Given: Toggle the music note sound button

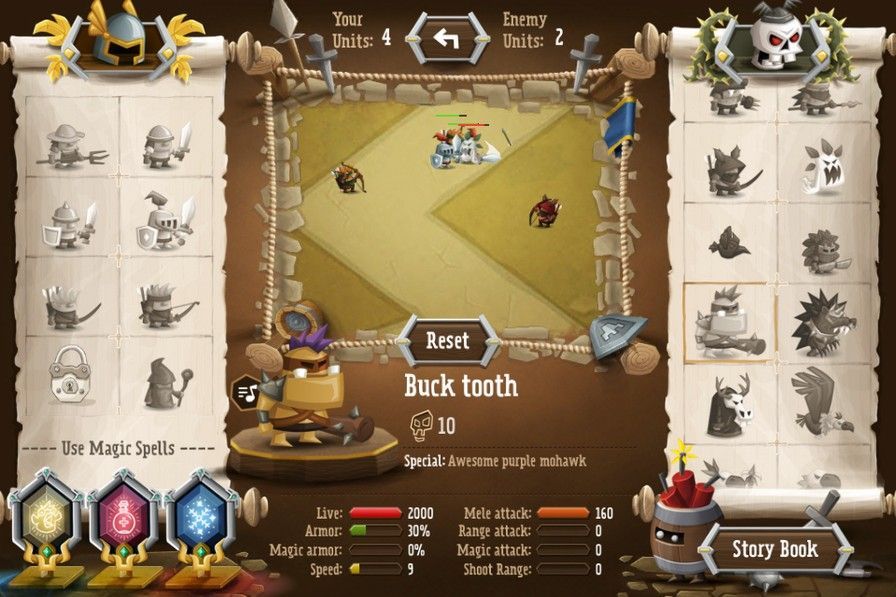Looking at the screenshot, I should pos(245,393).
